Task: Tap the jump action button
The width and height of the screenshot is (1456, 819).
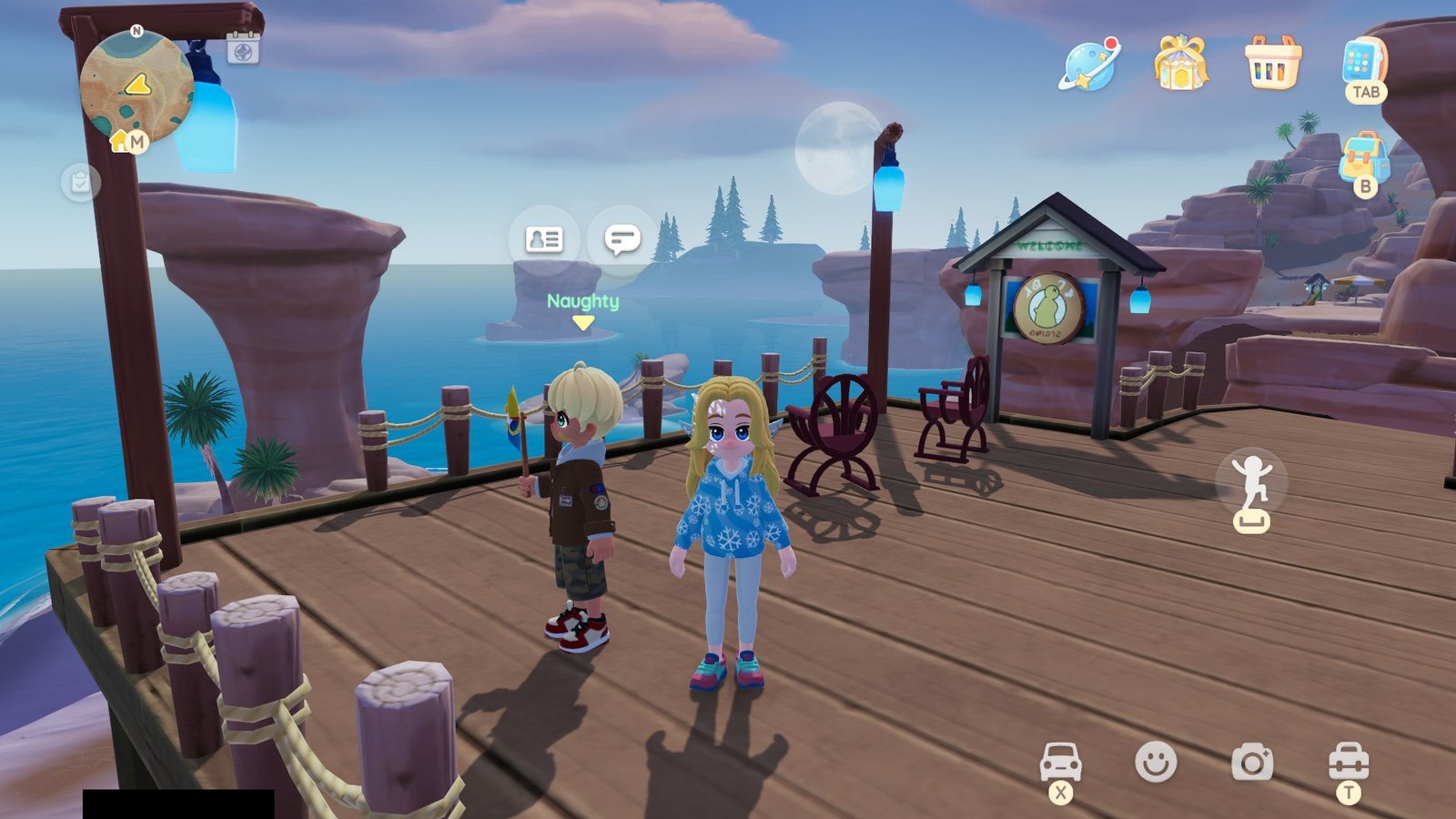Action: (x=1252, y=484)
